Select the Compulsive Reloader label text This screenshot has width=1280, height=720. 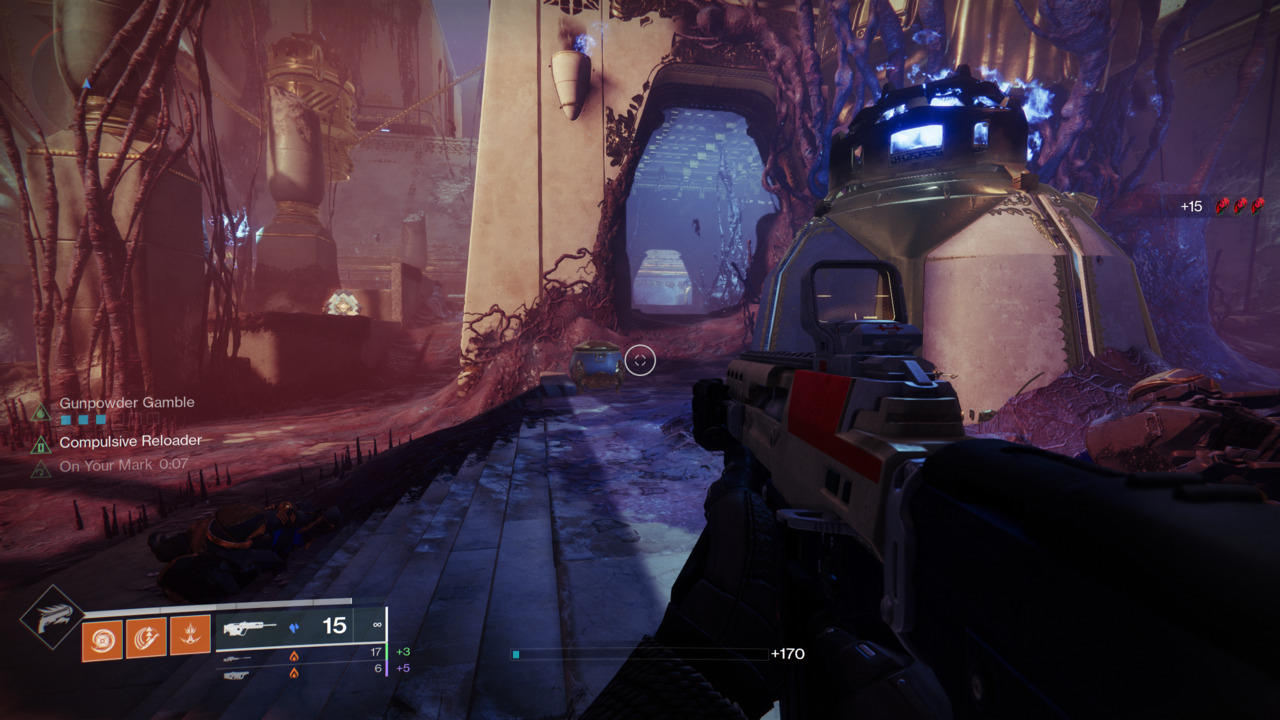[131, 440]
